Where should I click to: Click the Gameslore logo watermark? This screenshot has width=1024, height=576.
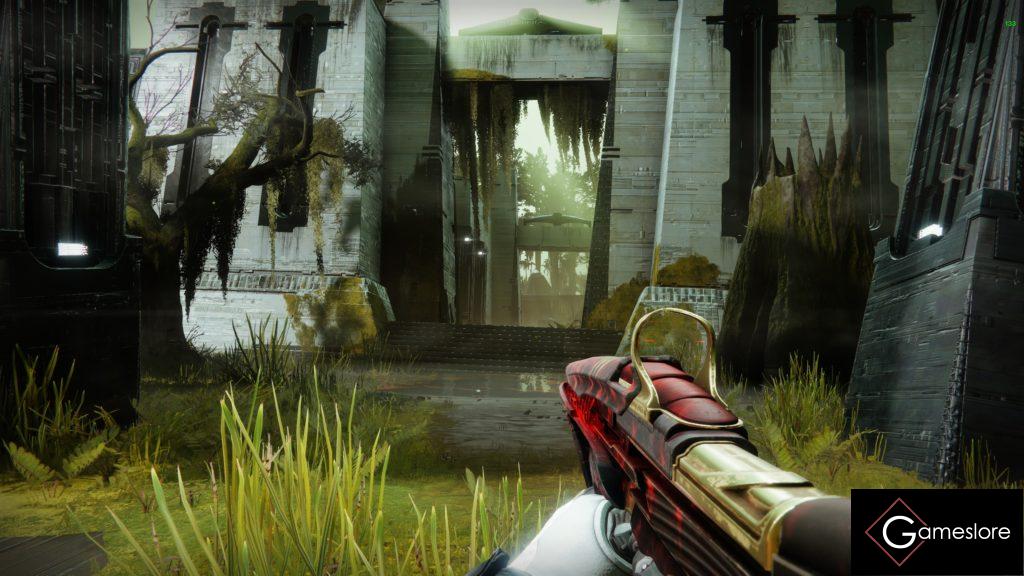[x=937, y=531]
